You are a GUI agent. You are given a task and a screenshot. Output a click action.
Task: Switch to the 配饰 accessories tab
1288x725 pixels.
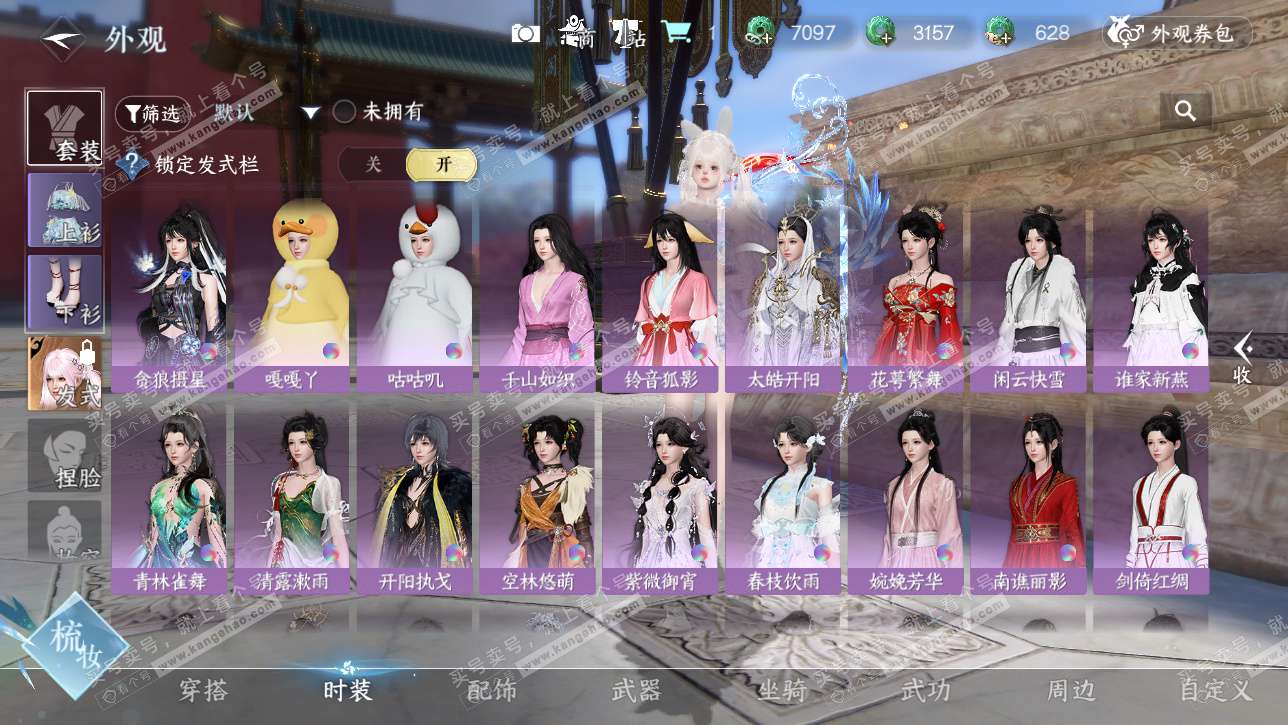point(492,689)
